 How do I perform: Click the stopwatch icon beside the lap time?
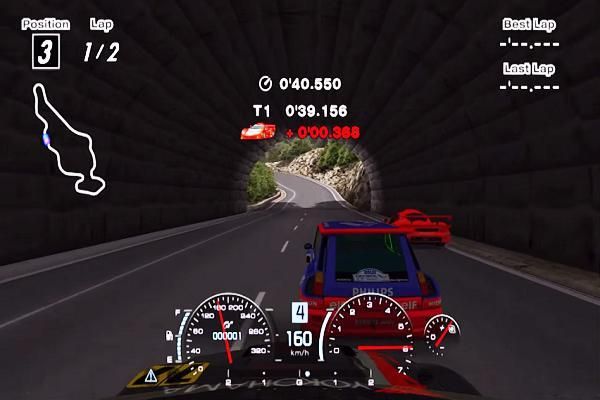click(266, 84)
